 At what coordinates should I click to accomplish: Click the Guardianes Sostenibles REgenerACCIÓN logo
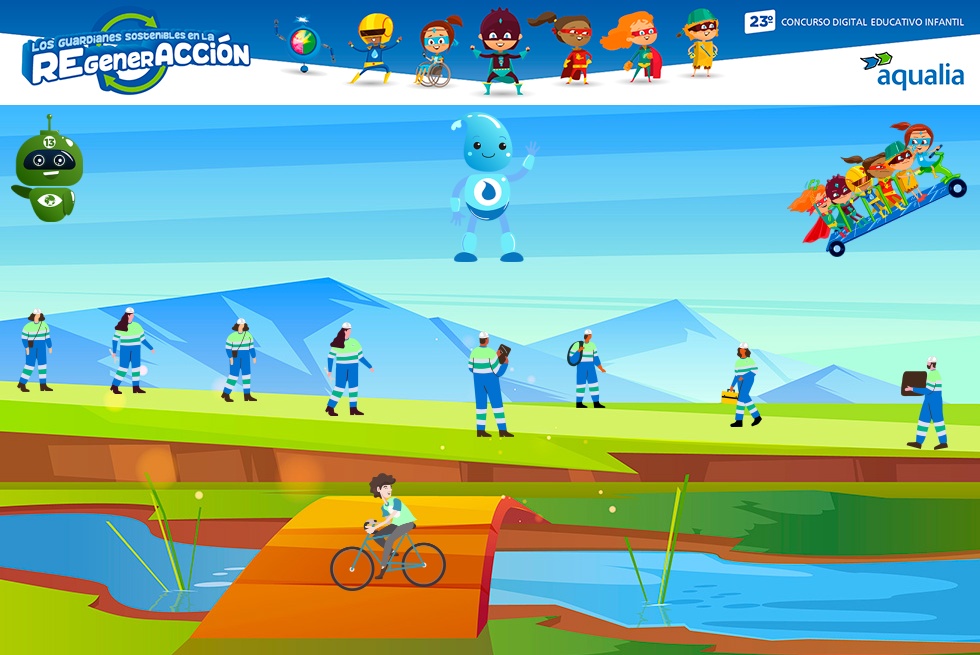(137, 54)
